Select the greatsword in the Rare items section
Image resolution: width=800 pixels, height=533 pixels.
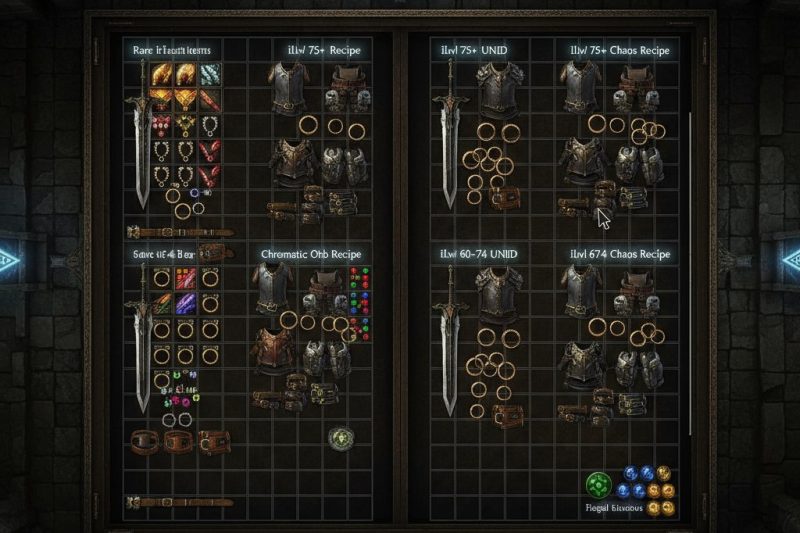[x=142, y=150]
